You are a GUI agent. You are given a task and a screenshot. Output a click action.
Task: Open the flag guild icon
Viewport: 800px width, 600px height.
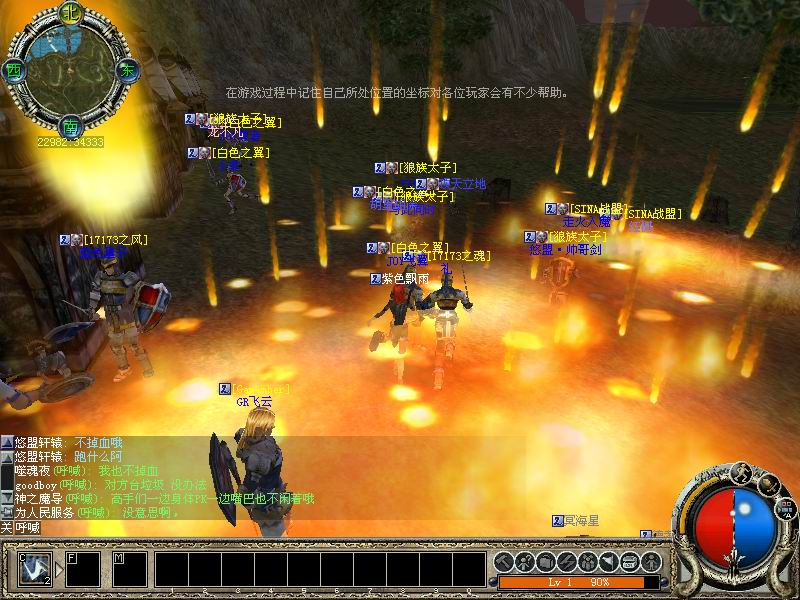coord(608,560)
